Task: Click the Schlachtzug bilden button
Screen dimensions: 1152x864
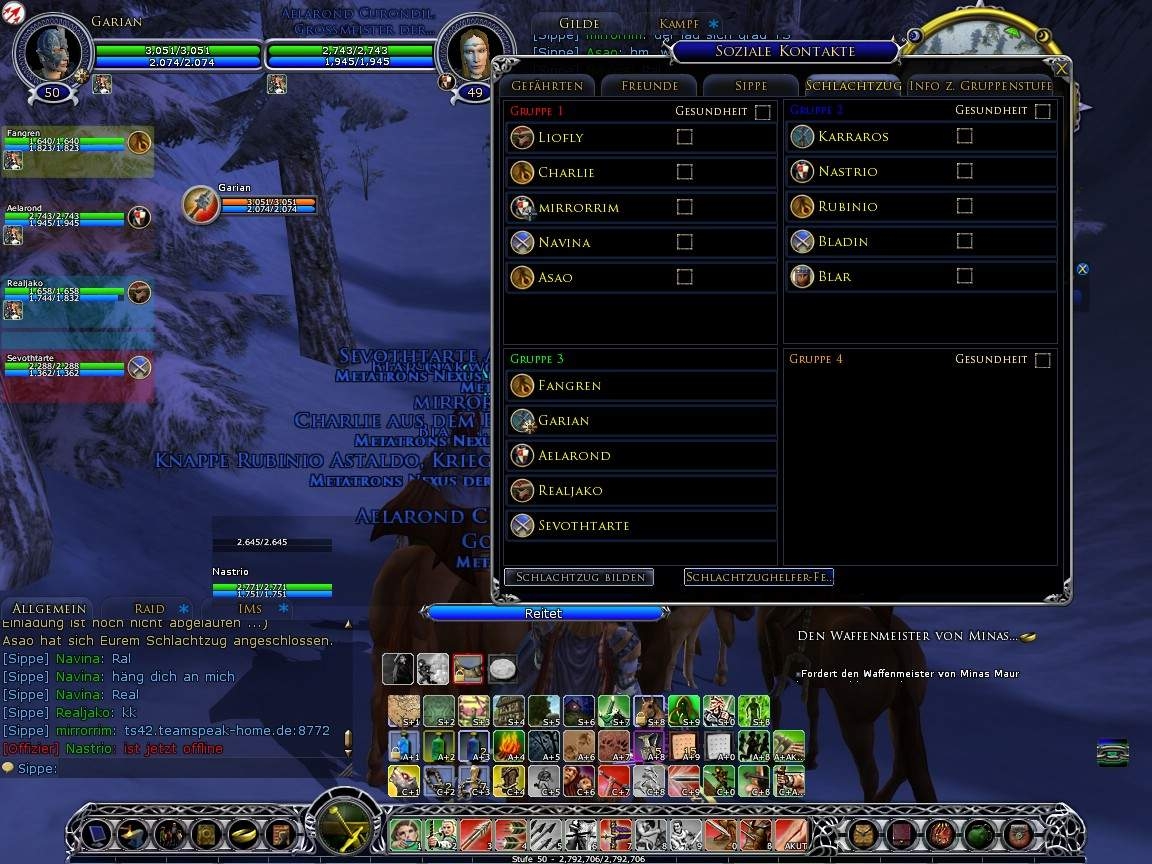Action: (579, 577)
